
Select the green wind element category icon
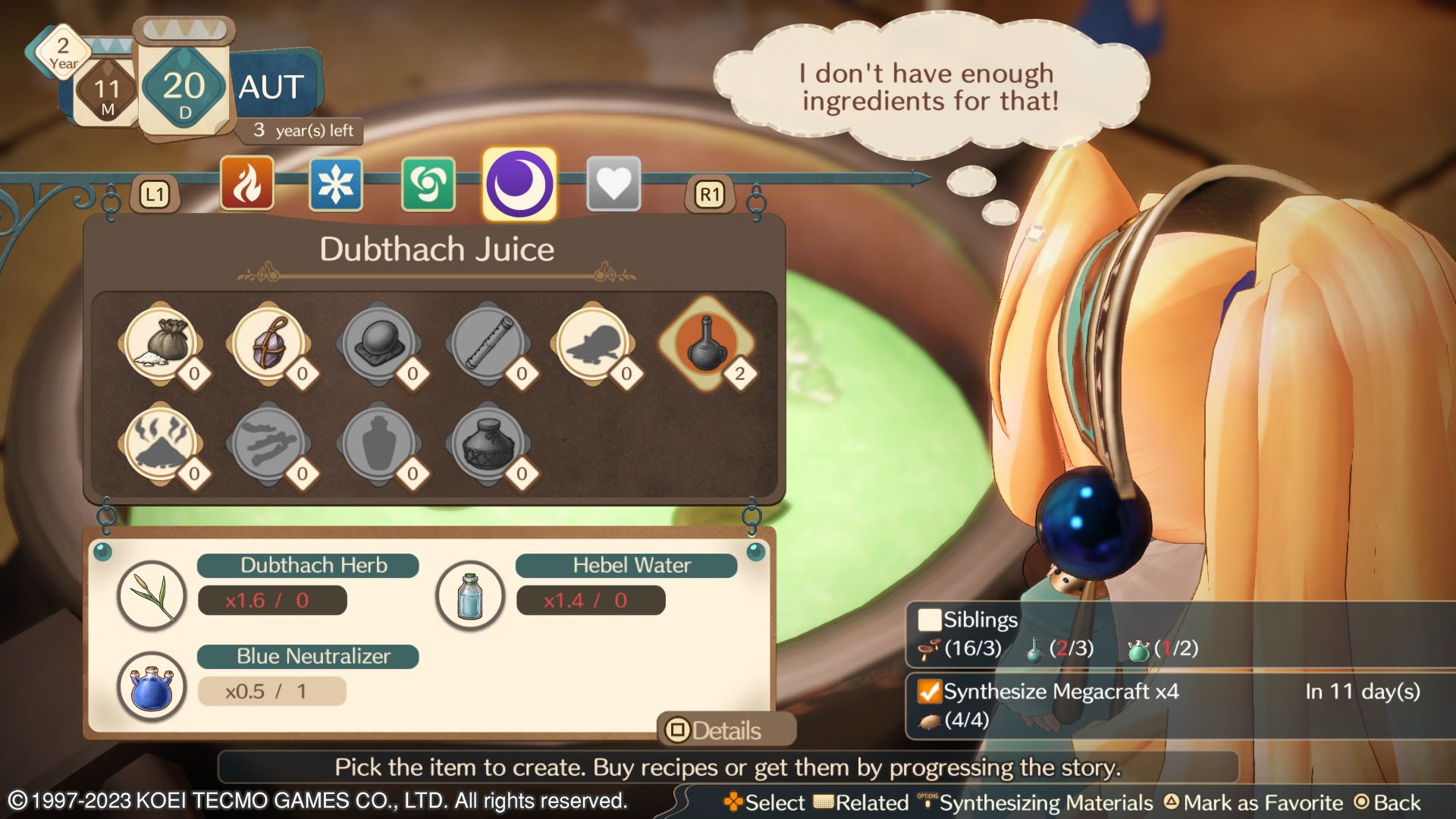tap(429, 184)
